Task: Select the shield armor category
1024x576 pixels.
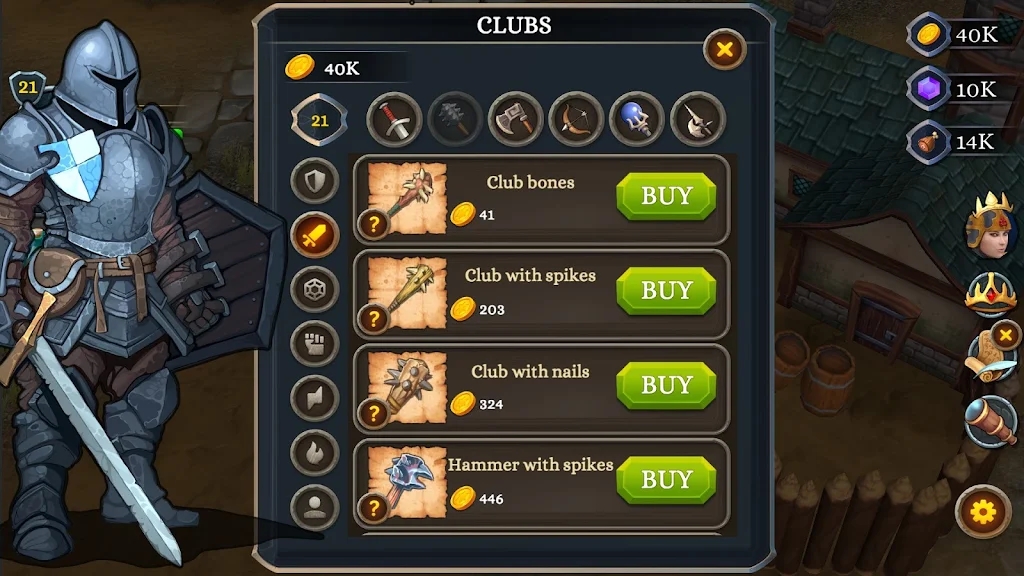Action: point(315,181)
